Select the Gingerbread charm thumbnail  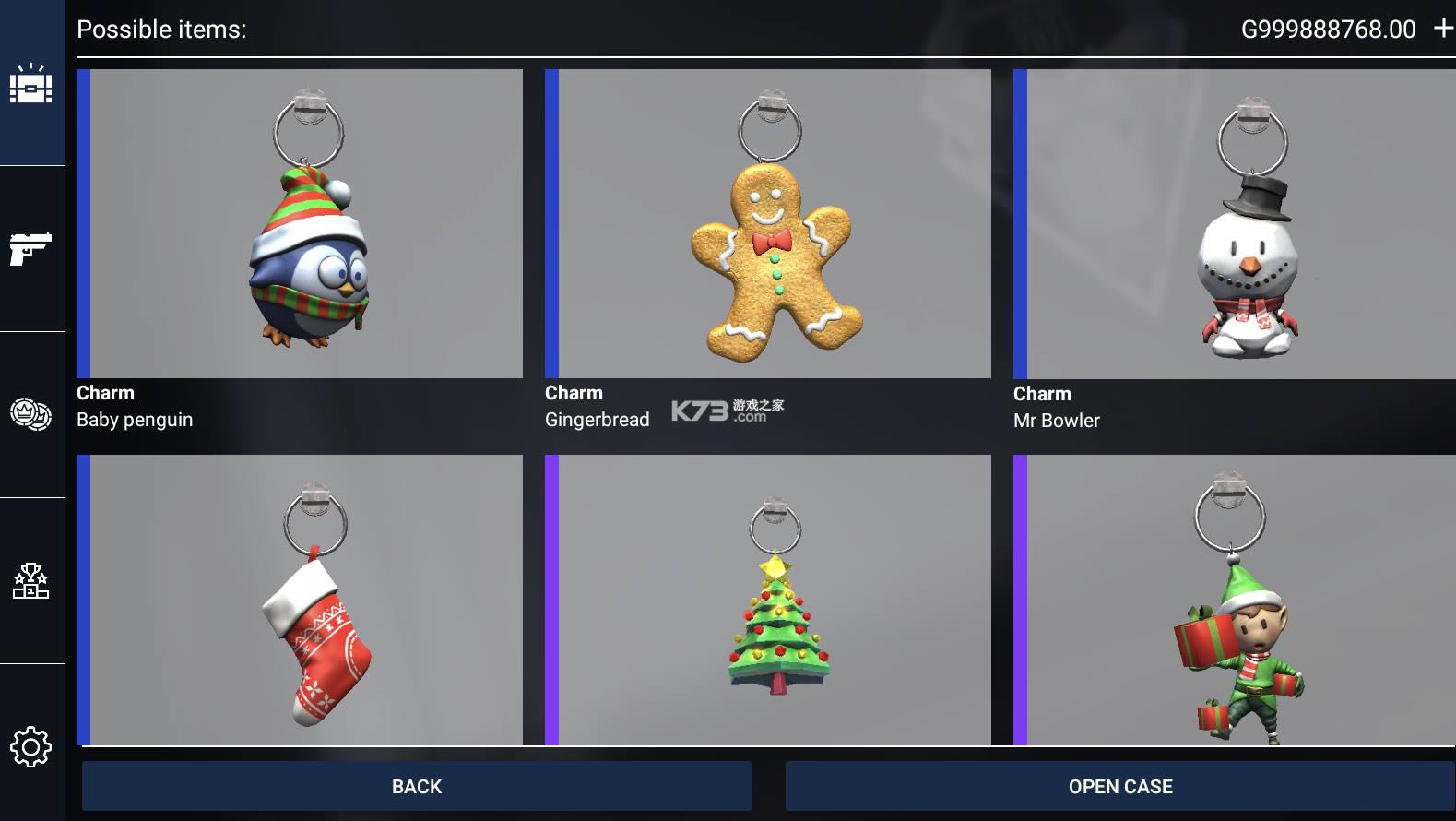[x=768, y=223]
